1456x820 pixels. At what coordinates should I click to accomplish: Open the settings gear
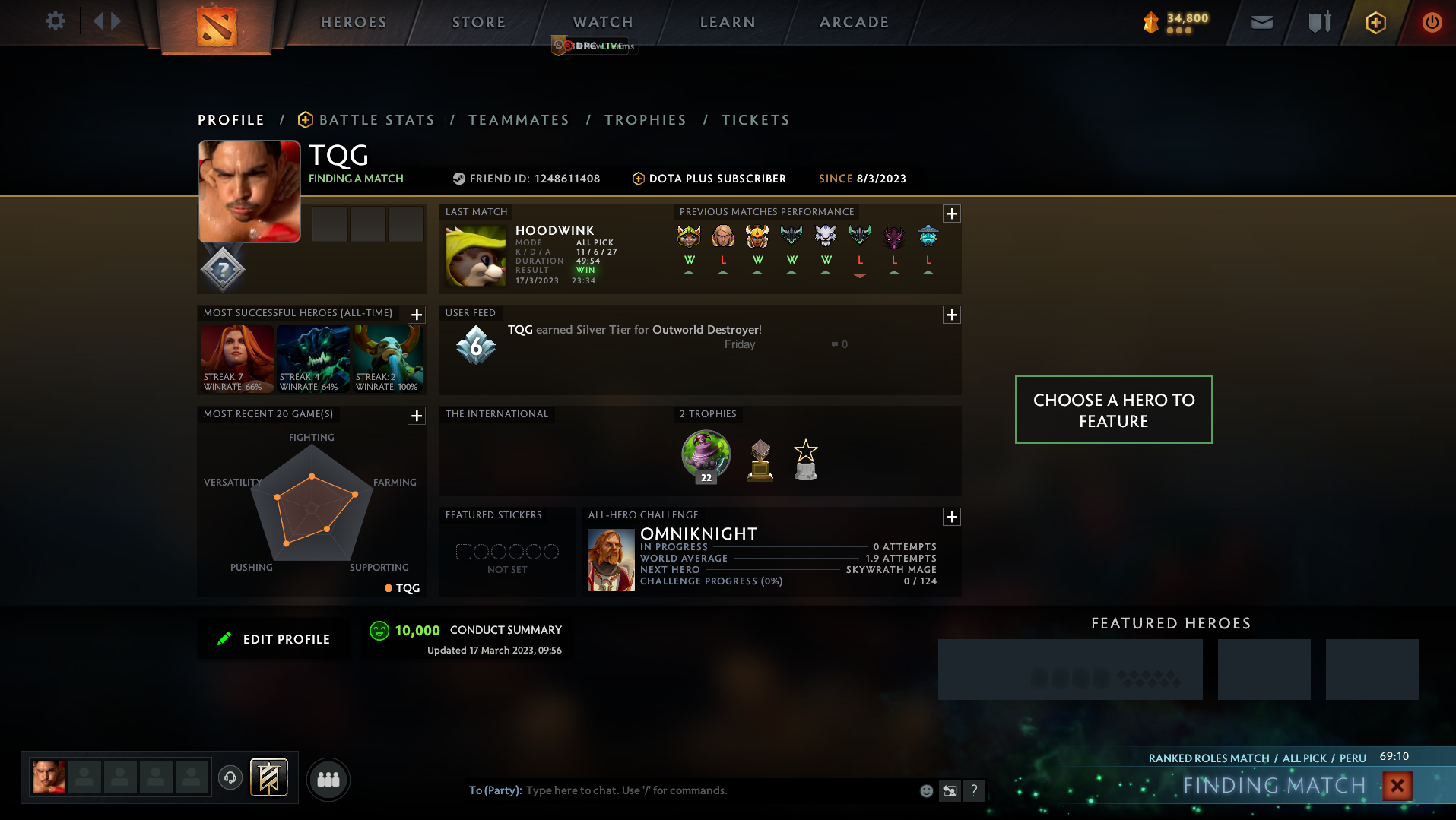coord(54,21)
